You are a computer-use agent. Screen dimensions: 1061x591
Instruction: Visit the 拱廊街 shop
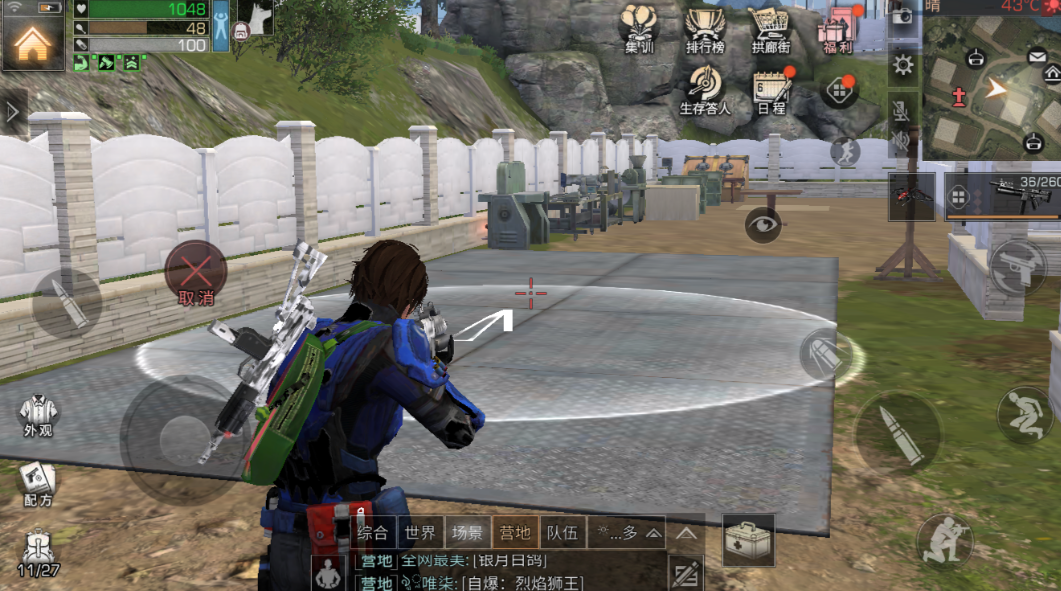[771, 28]
